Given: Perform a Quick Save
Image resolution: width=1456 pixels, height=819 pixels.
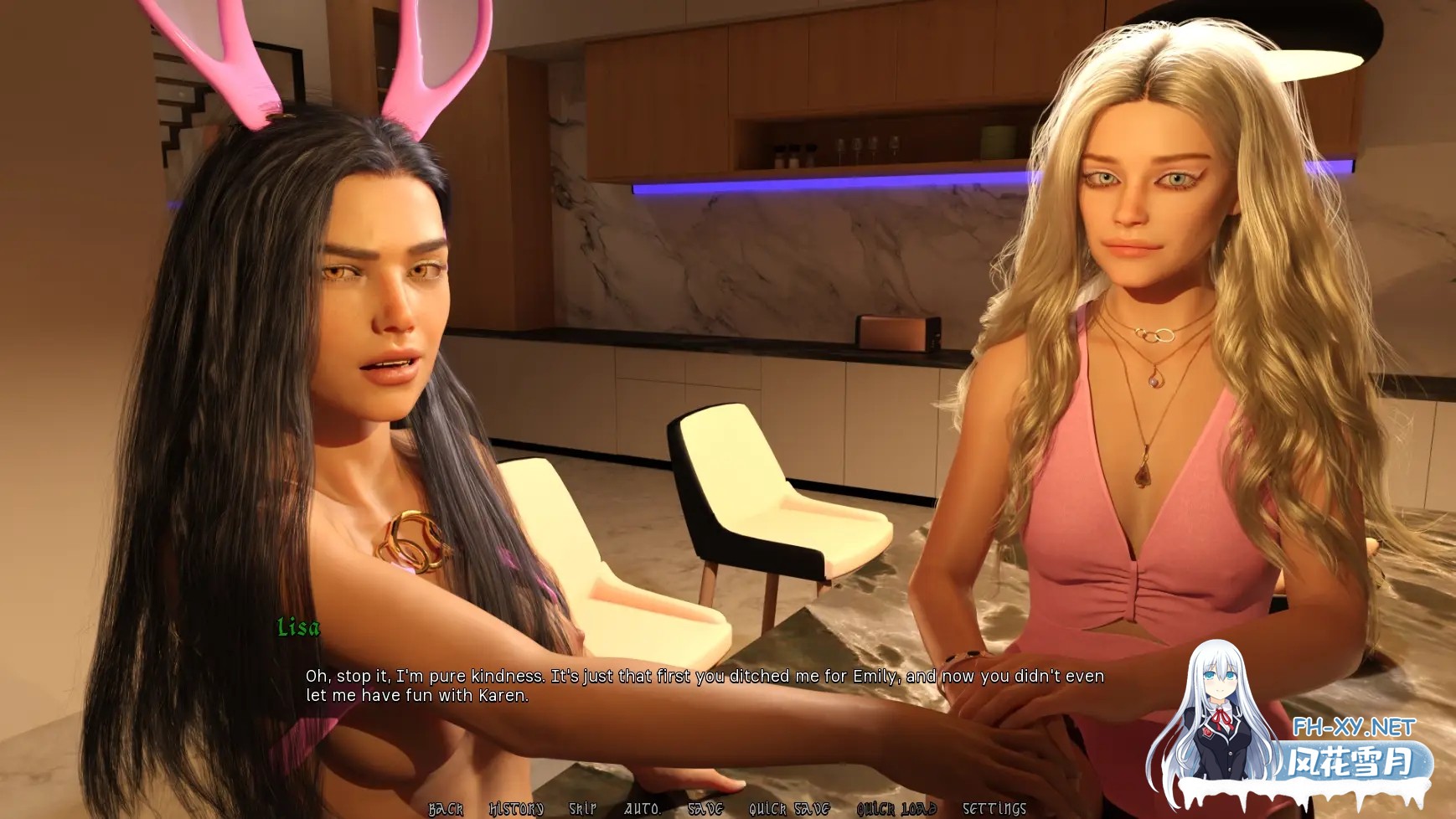Looking at the screenshot, I should coord(787,809).
